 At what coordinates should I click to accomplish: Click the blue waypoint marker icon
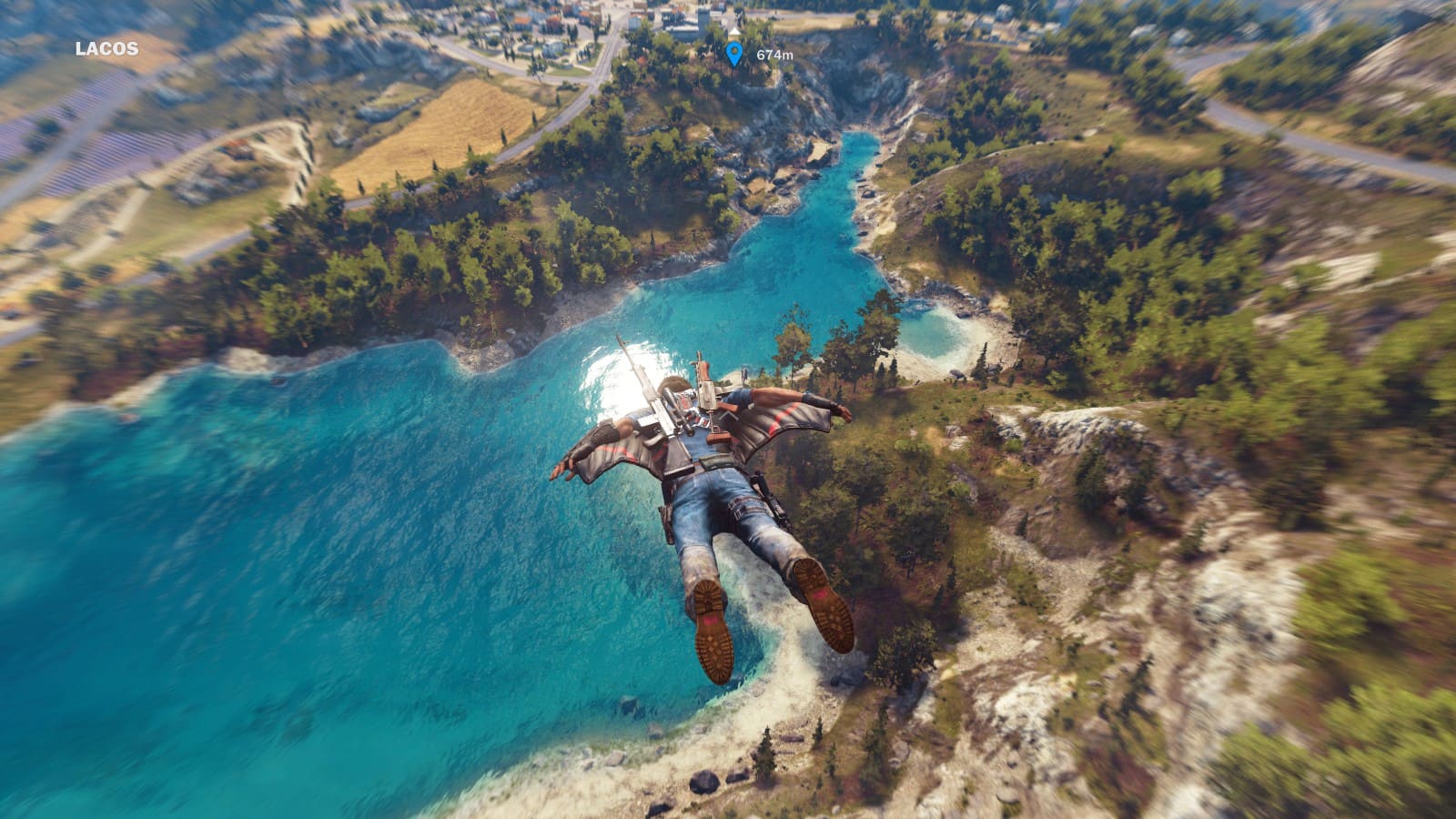[734, 55]
